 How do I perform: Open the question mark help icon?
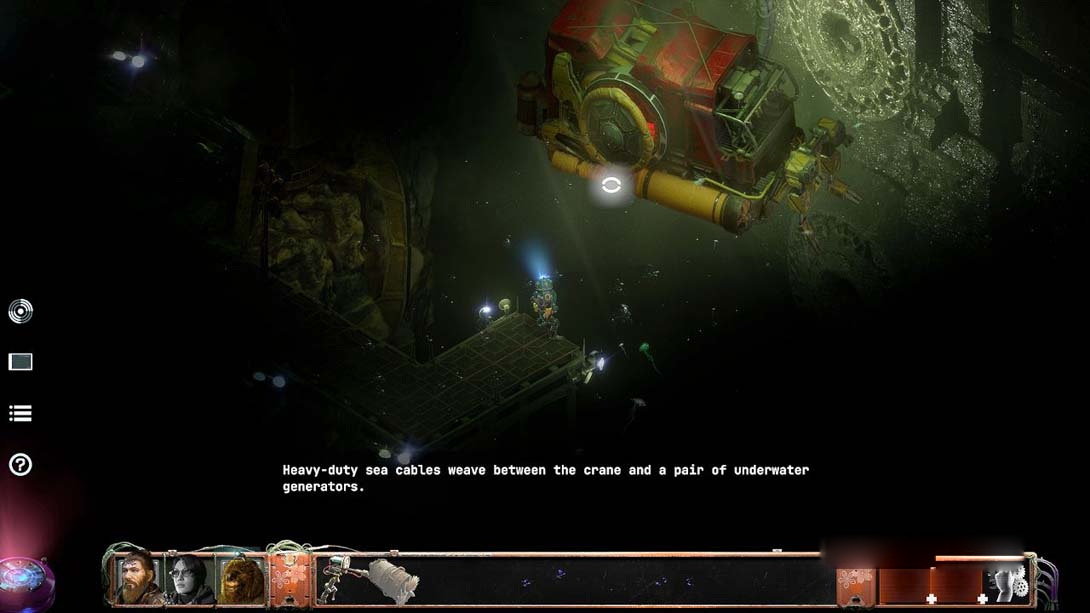click(20, 464)
